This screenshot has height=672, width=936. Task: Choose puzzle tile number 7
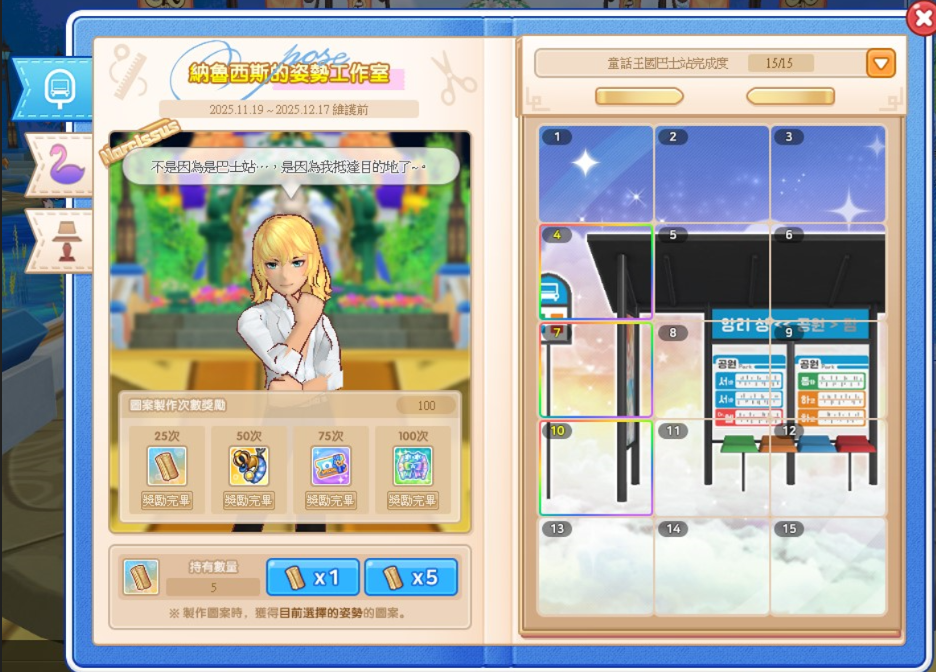pos(596,369)
